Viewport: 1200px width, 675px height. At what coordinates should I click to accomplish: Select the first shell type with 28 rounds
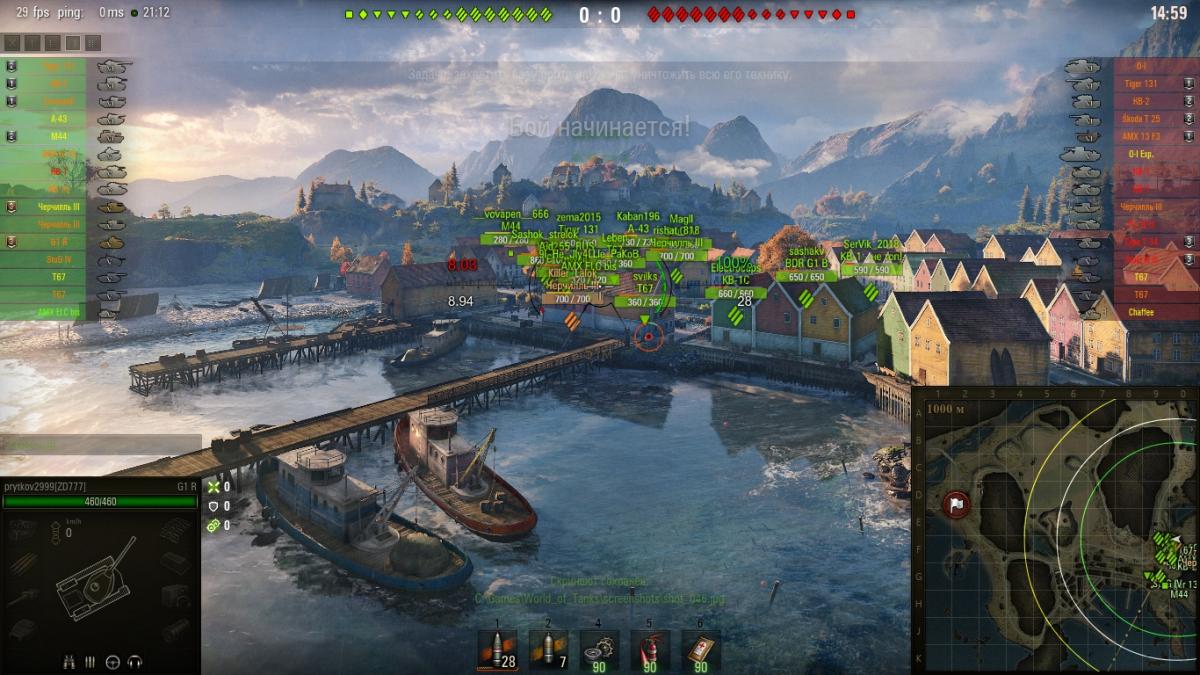coord(497,649)
